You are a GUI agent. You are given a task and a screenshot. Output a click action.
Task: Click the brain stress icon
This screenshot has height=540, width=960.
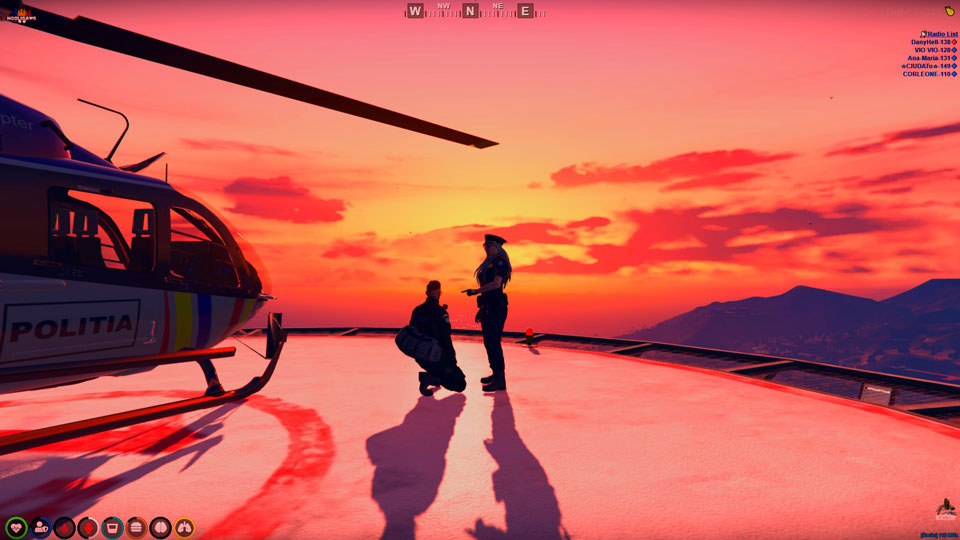point(160,527)
